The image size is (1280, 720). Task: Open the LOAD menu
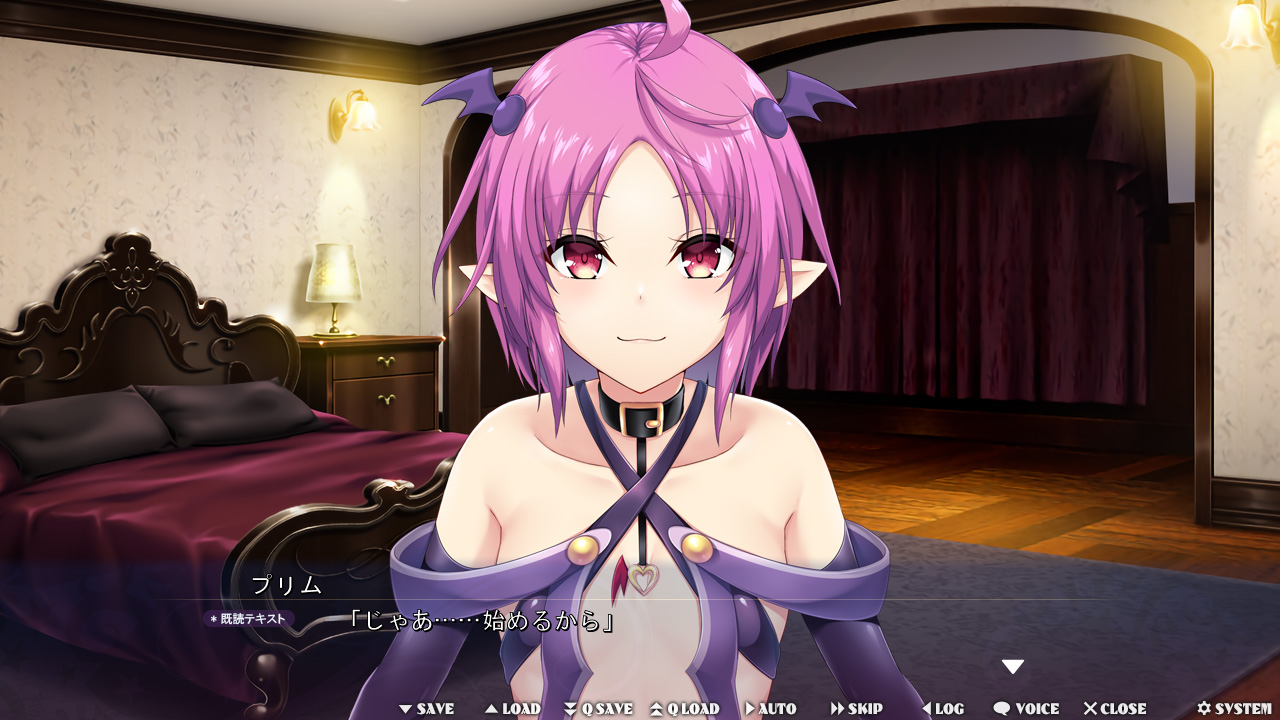pos(513,709)
